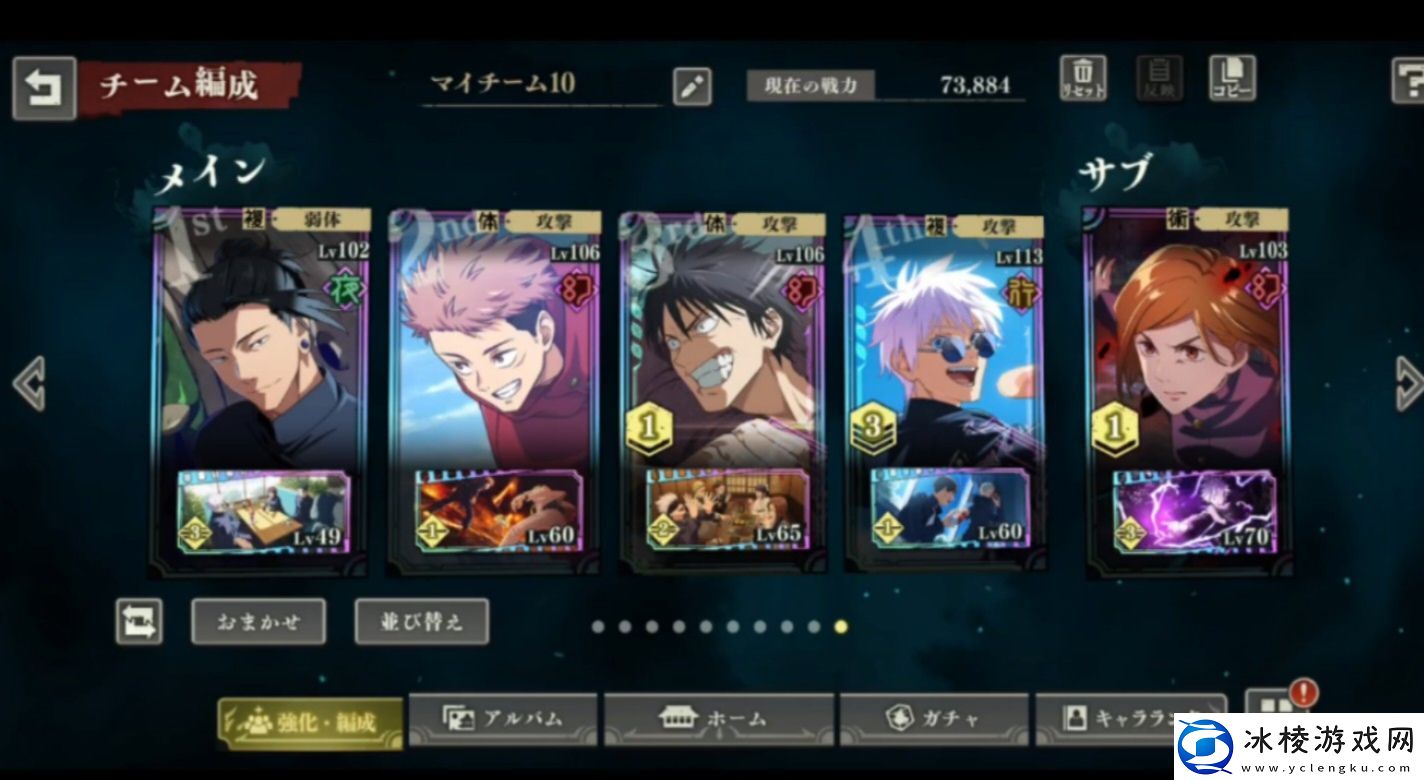
Task: Click the 並び替え sort button
Action: click(x=422, y=622)
